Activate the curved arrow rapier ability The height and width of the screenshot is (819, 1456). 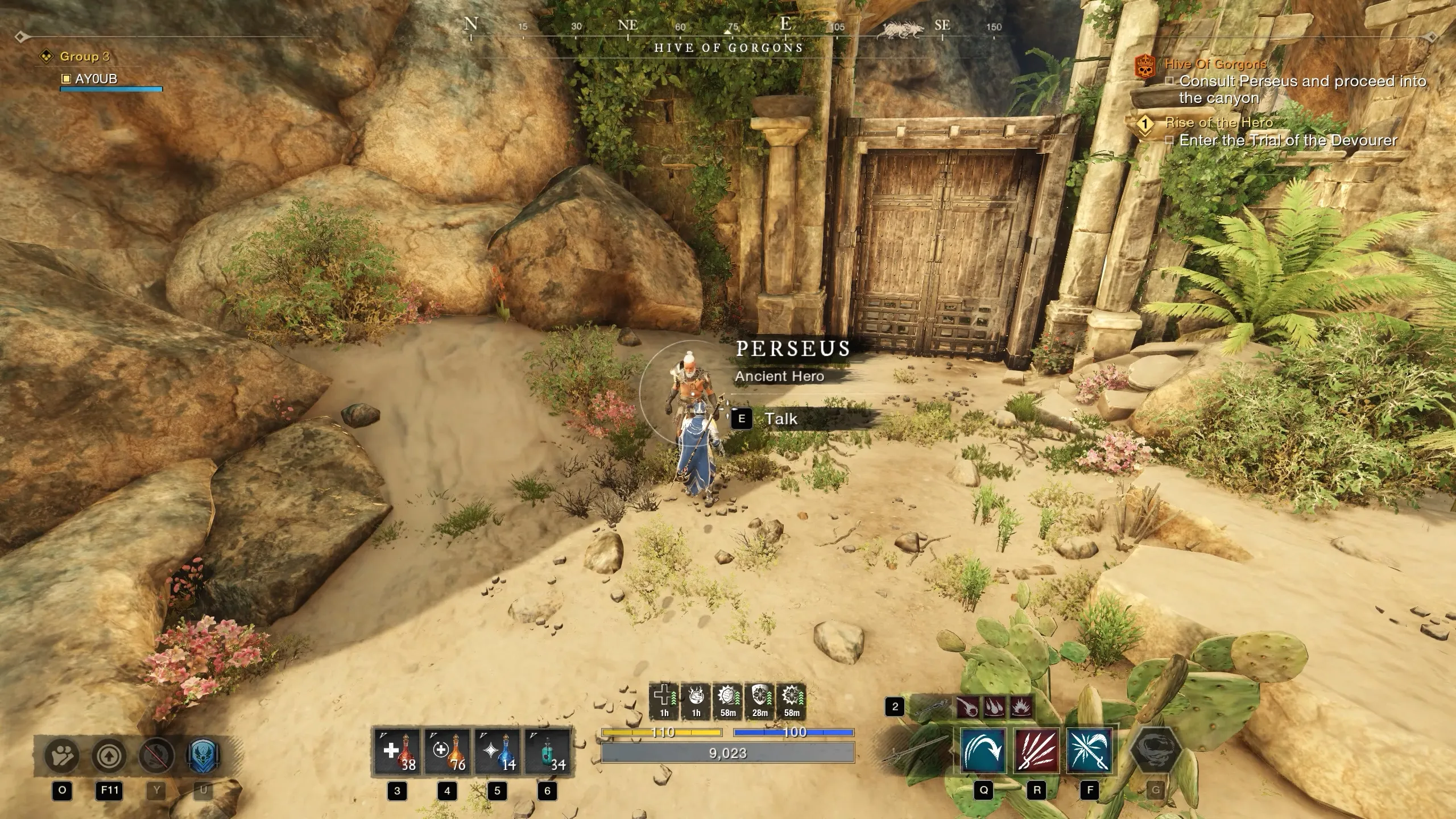pyautogui.click(x=983, y=751)
